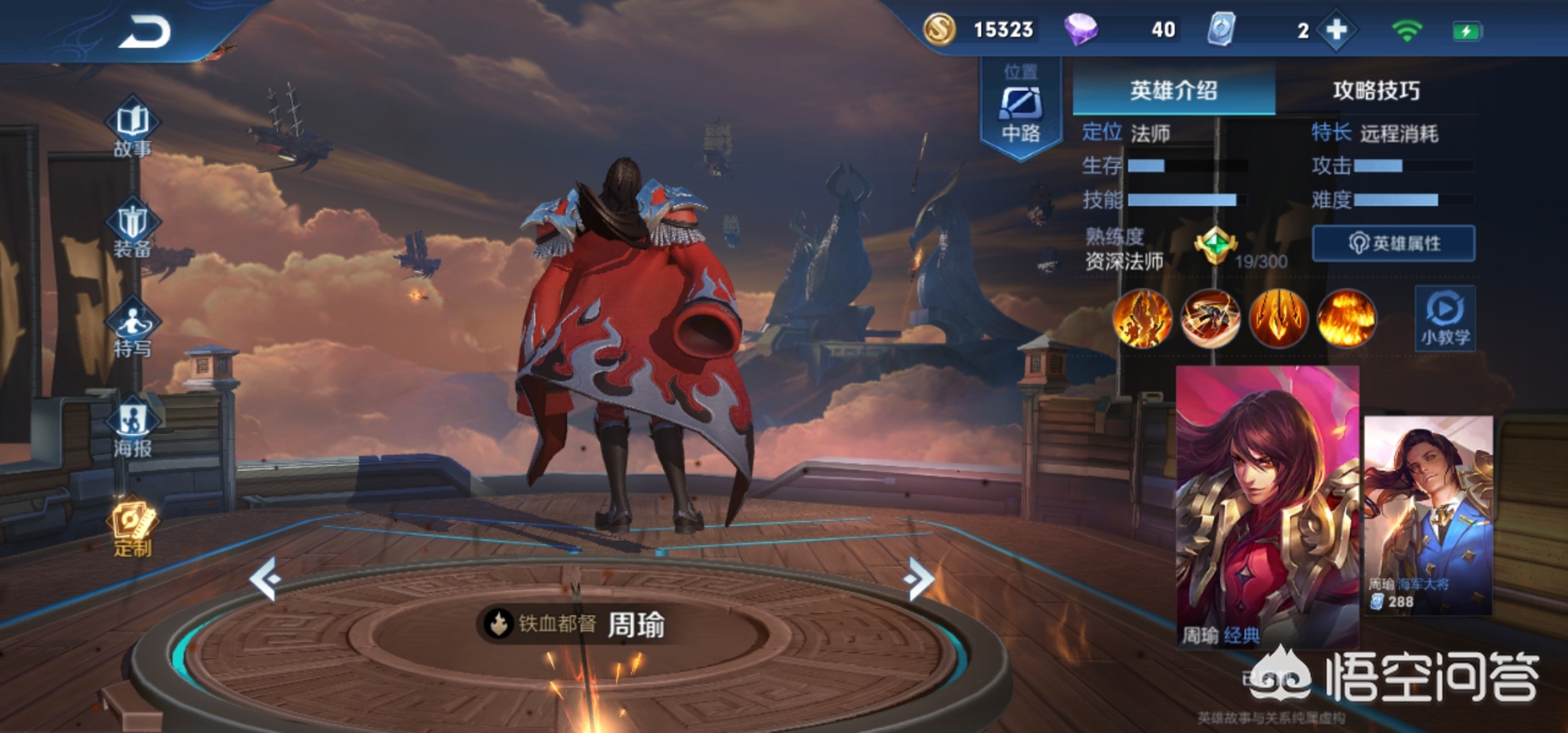View the second skill icon with red slash
The width and height of the screenshot is (1568, 733).
click(x=1210, y=318)
